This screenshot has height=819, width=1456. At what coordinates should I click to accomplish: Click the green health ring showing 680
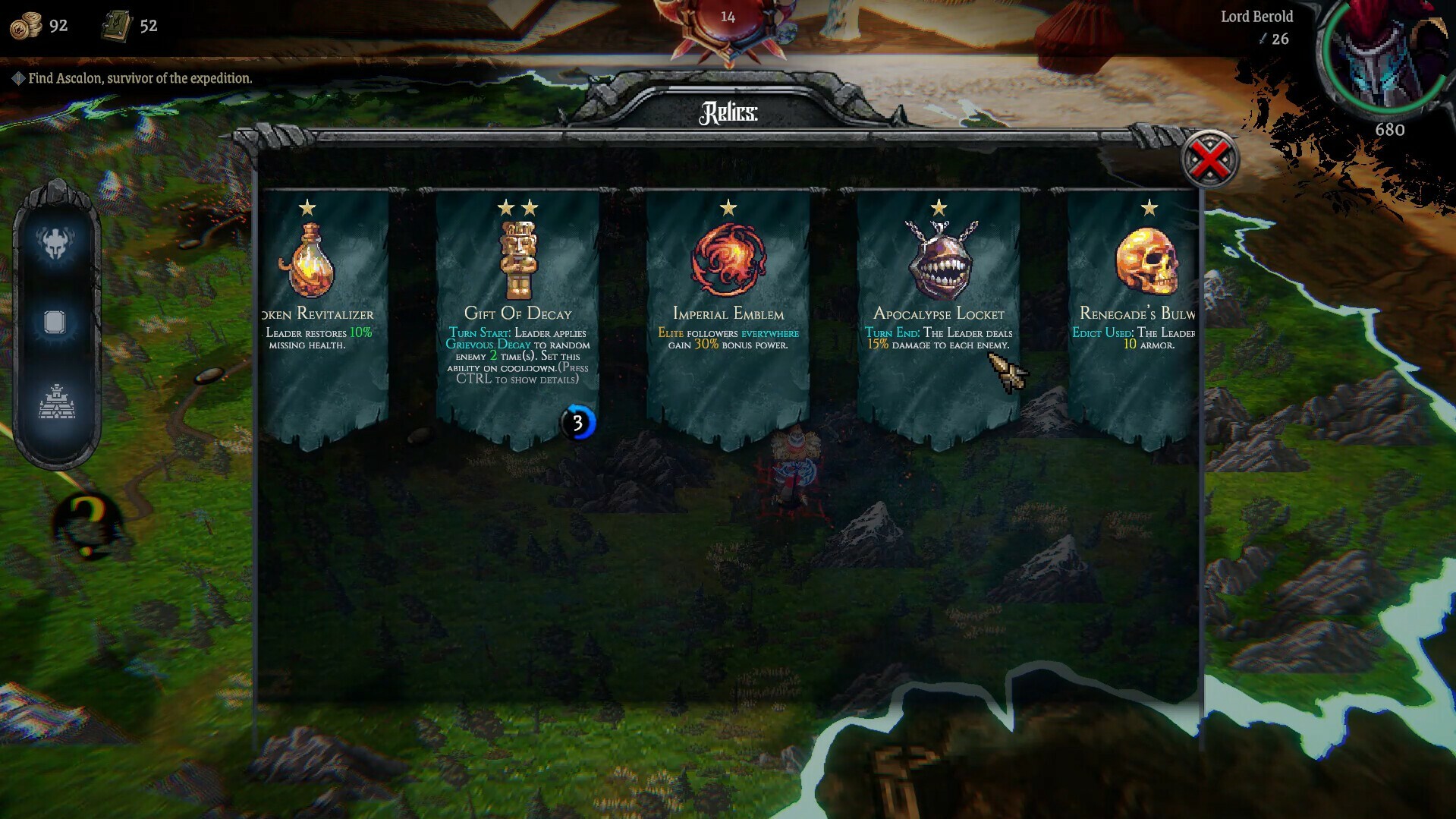point(1388,129)
